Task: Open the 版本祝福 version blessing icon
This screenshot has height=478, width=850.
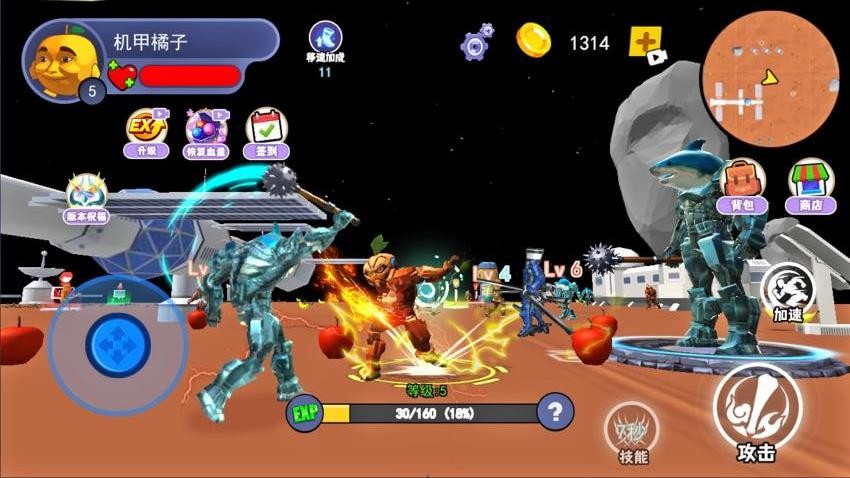Action: [87, 198]
